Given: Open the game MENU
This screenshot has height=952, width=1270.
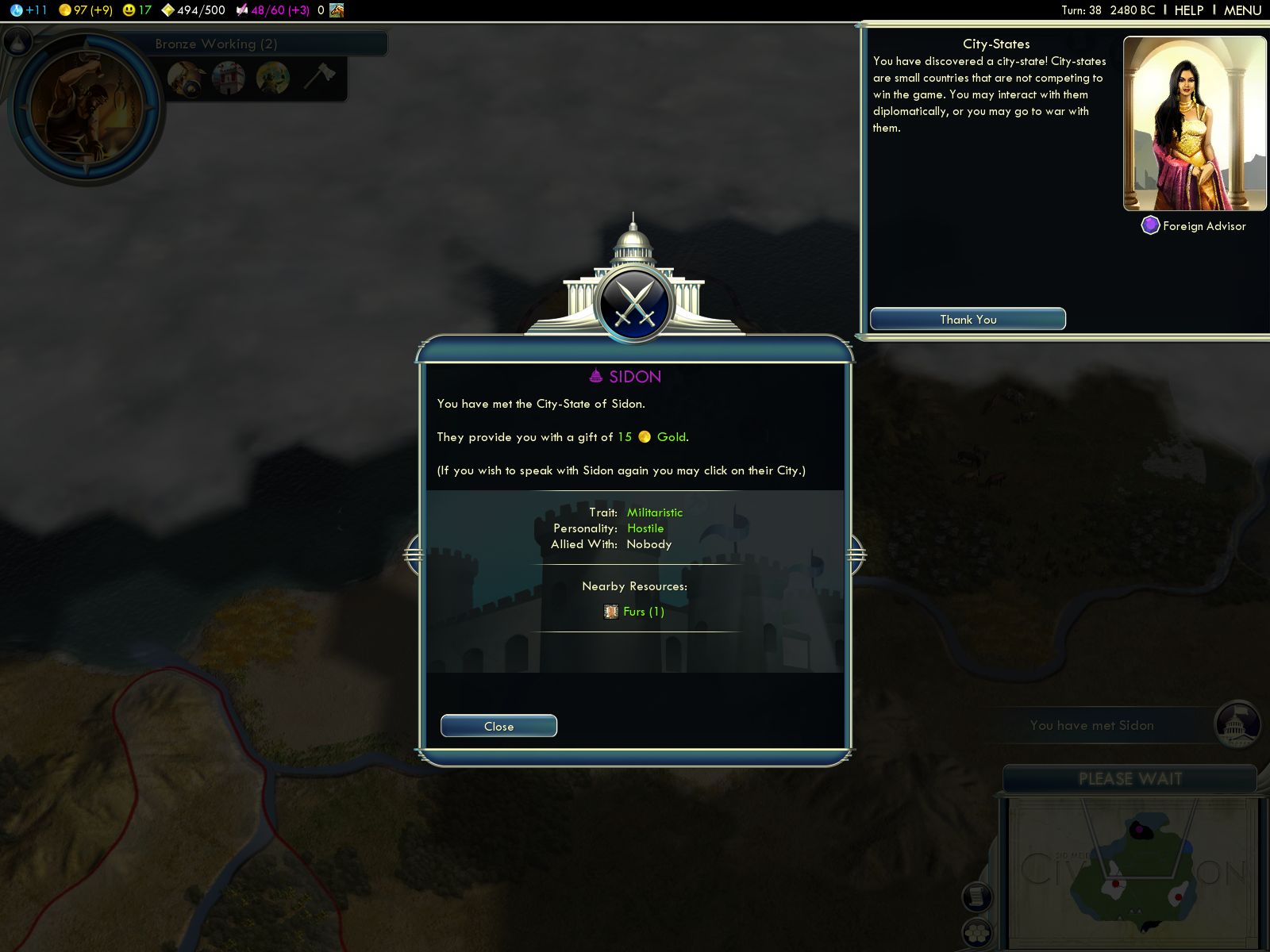Looking at the screenshot, I should coord(1242,10).
